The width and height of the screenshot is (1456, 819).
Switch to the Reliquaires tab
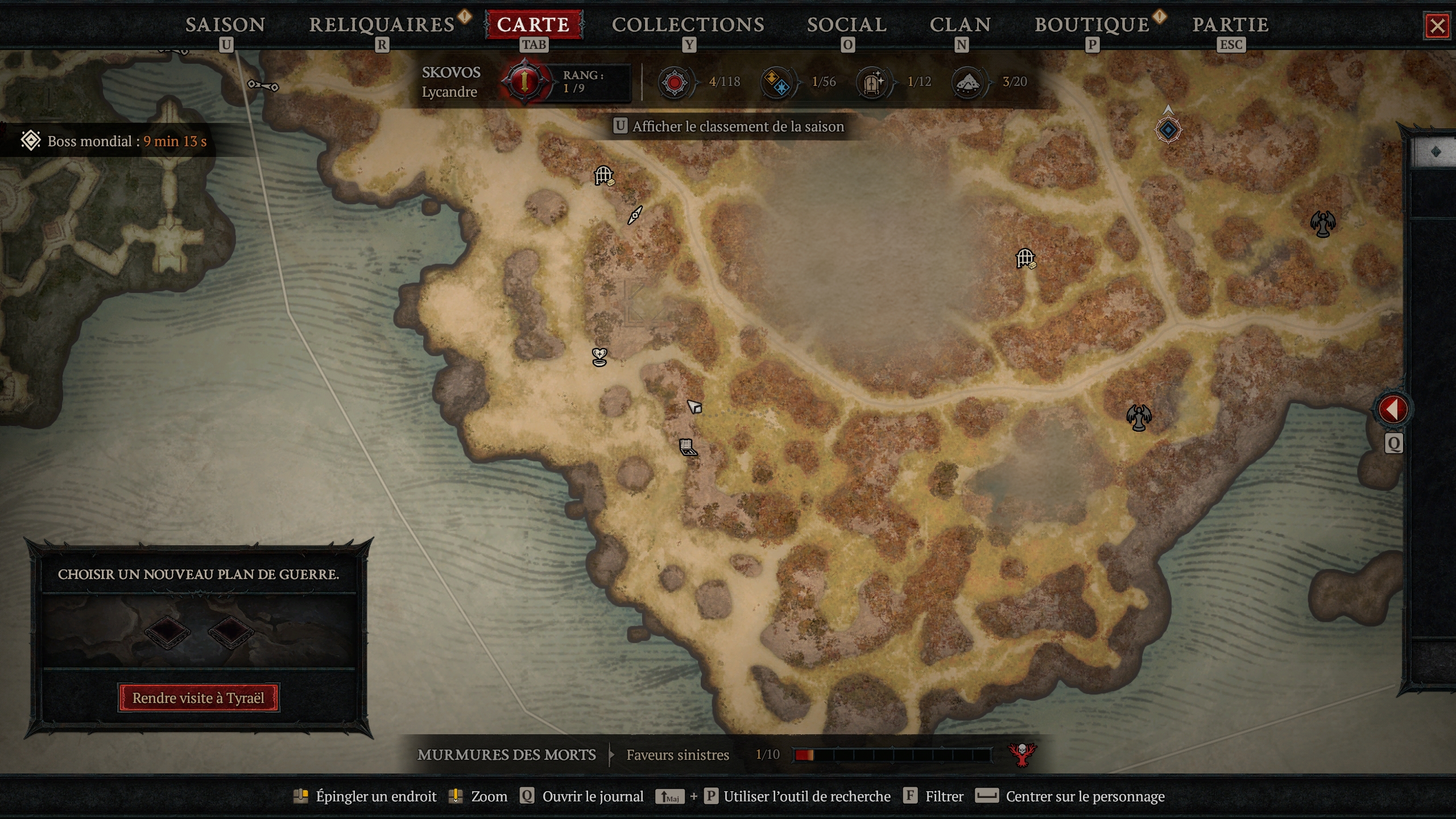coord(382,24)
